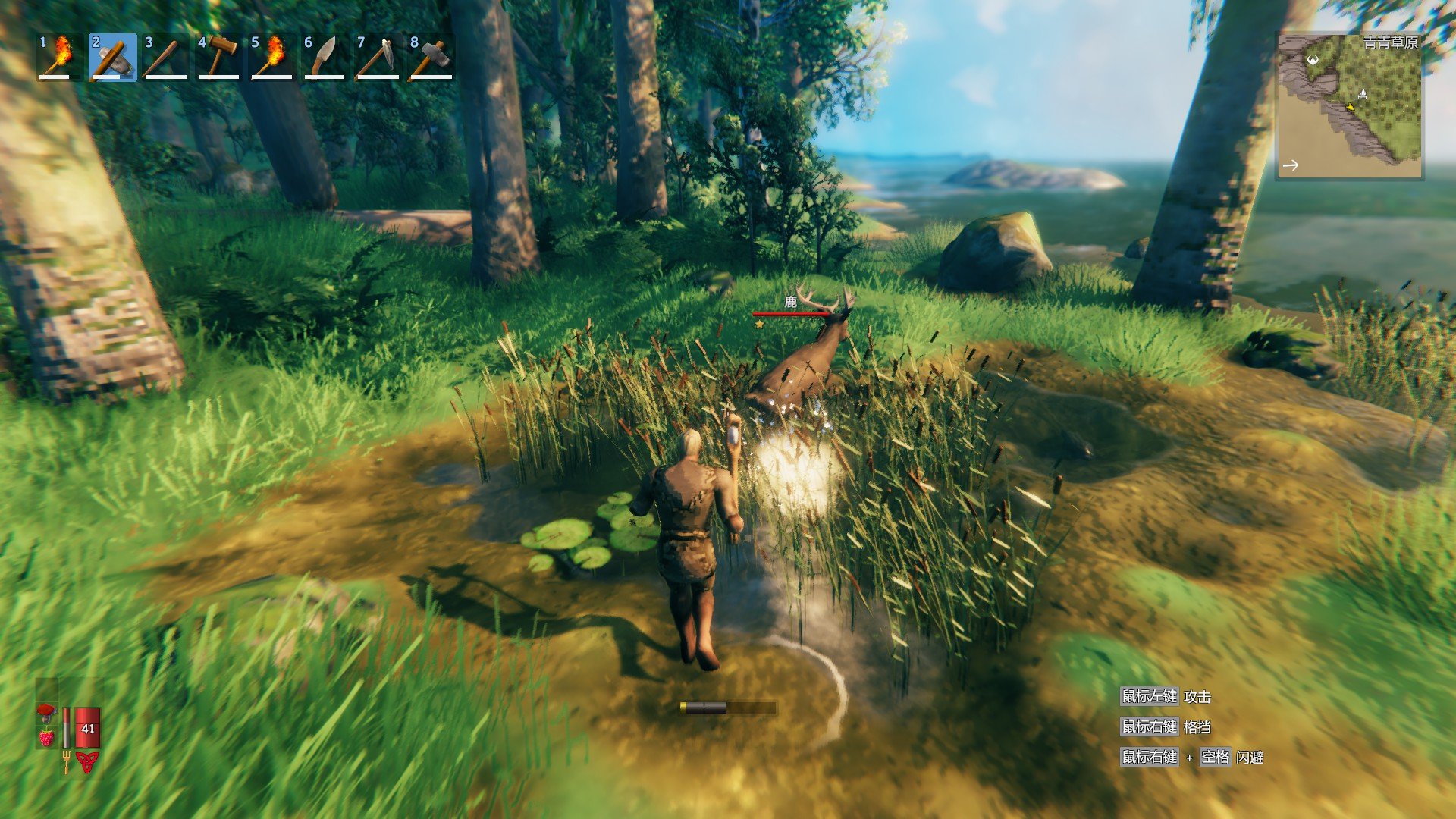The image size is (1456, 819).
Task: Choose the wooden building hammer slot
Action: [218, 57]
